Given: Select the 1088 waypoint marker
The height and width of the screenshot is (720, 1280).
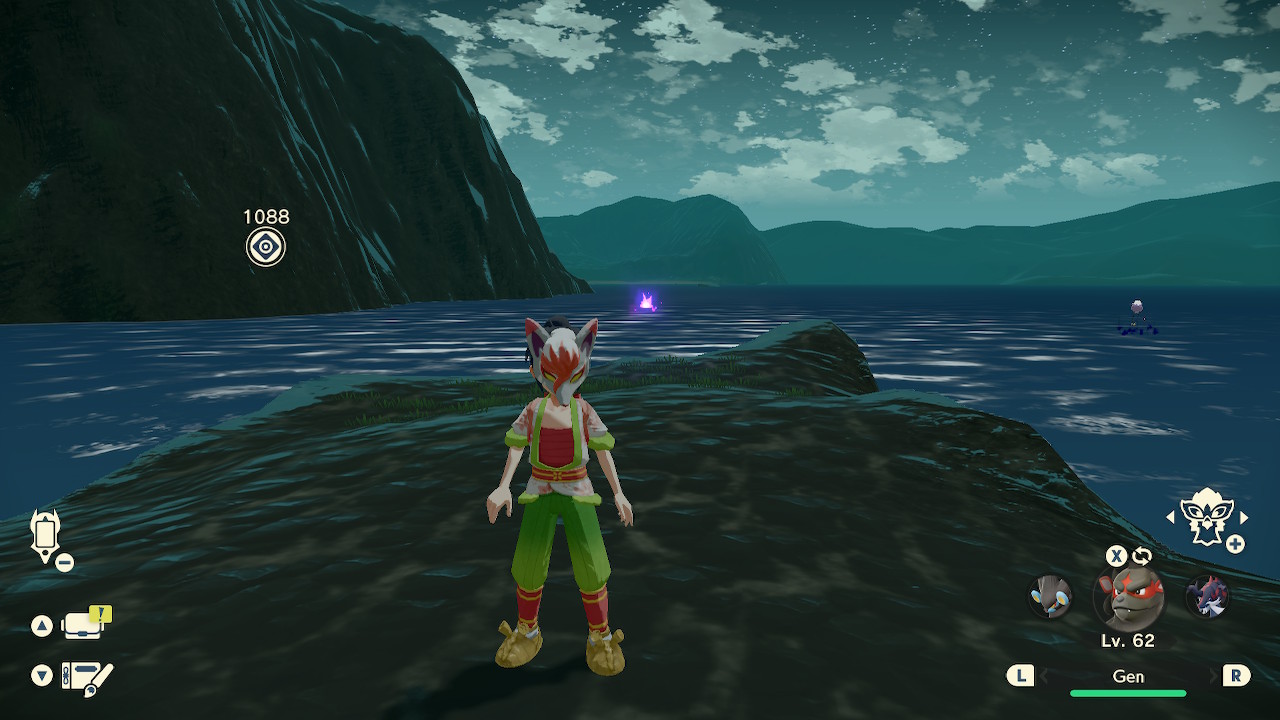Looking at the screenshot, I should pos(266,247).
